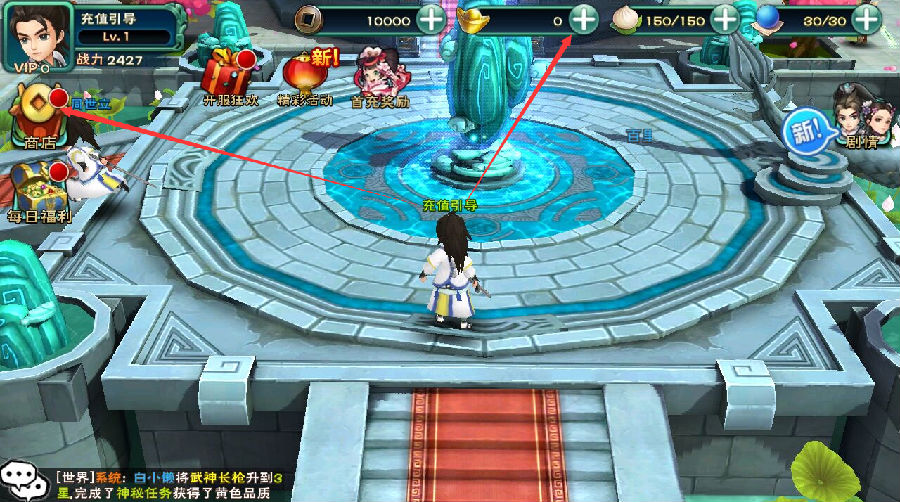Refill steamed bun stamina via its plus button
The image size is (900, 502).
point(723,19)
